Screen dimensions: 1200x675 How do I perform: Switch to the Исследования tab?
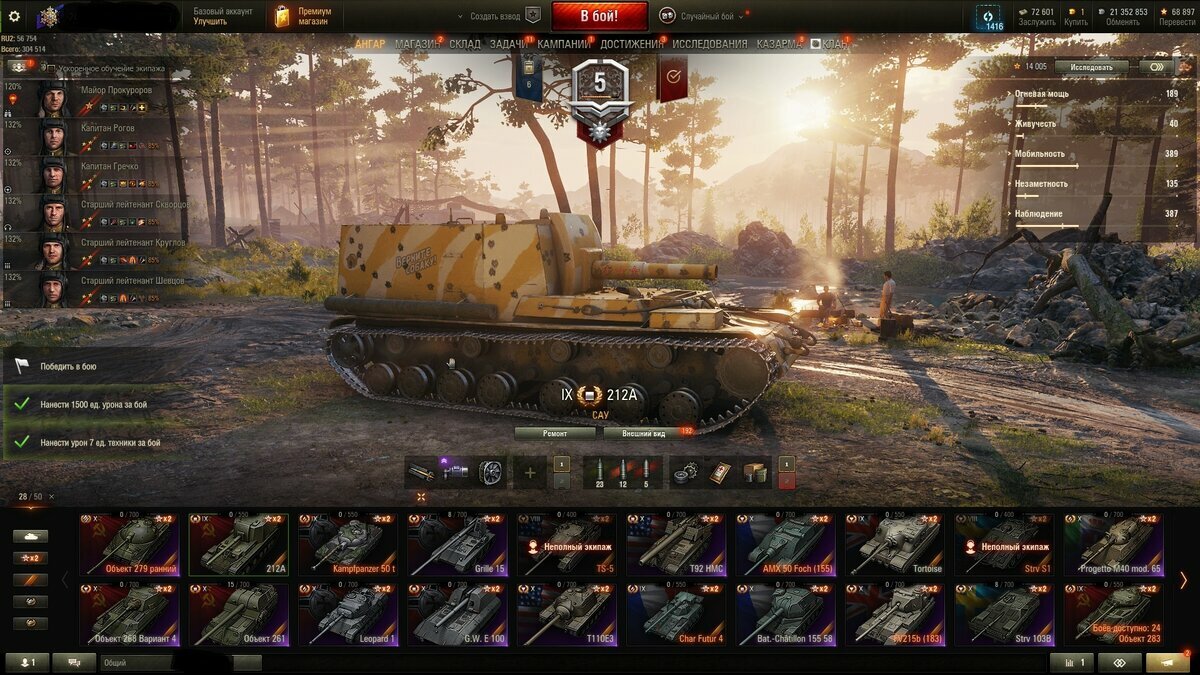[709, 44]
